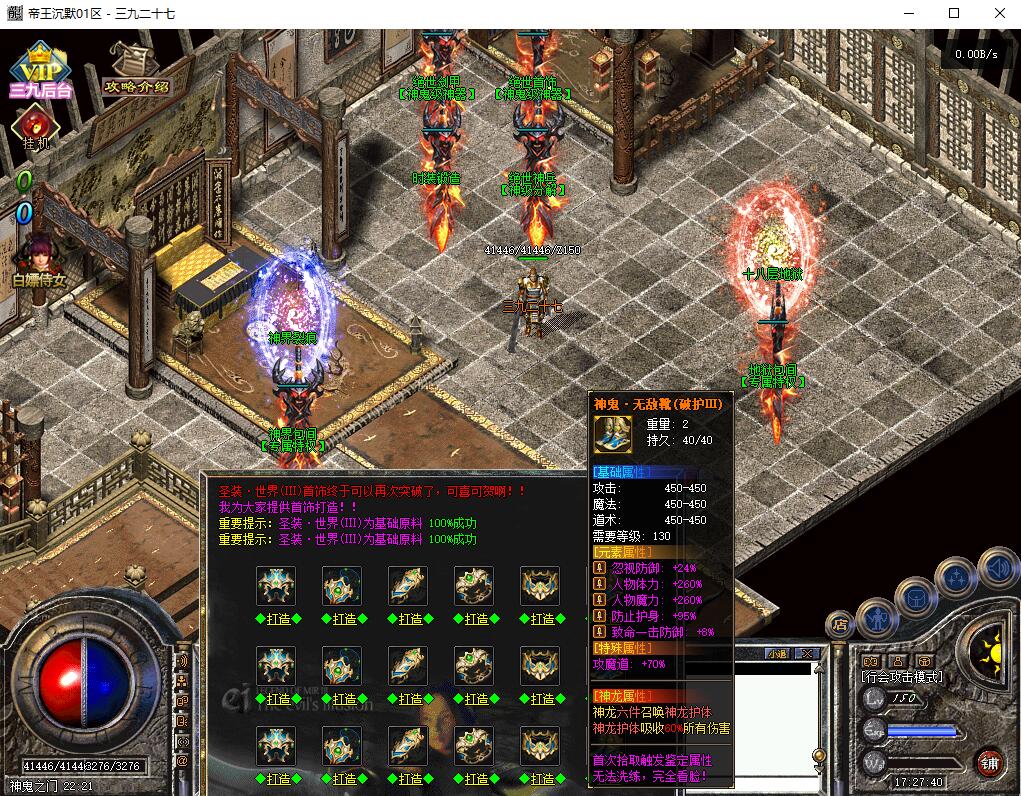The height and width of the screenshot is (796, 1021).
Task: Open the bag from the blue backpack button
Action: pos(918,598)
